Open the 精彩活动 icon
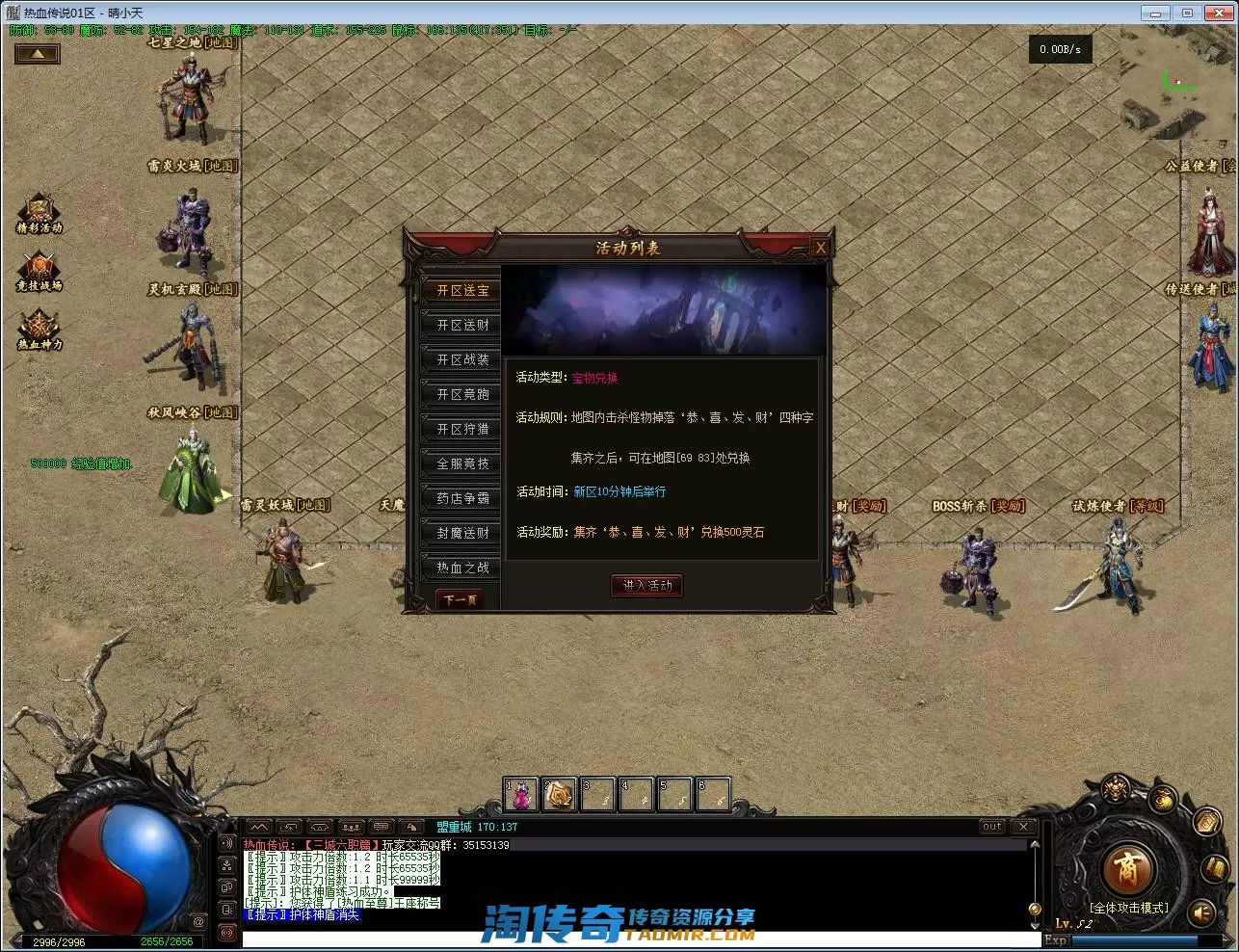Viewport: 1239px width, 952px height. point(40,213)
